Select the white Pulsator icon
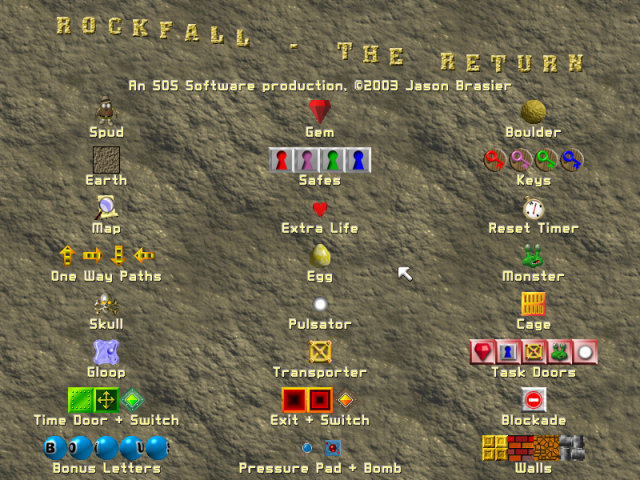The image size is (640, 480). coord(320,304)
